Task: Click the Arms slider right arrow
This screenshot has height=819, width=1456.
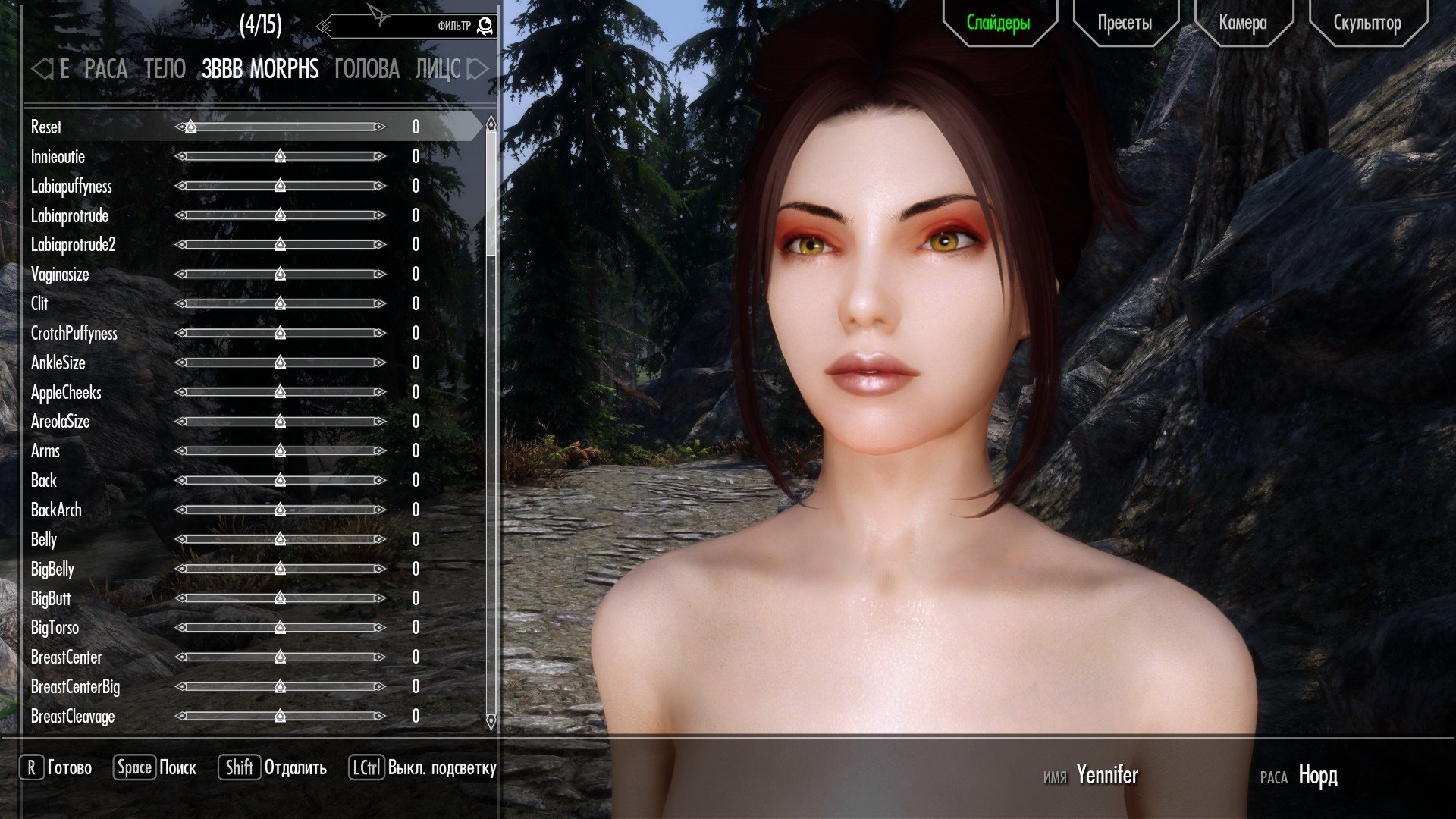Action: pyautogui.click(x=379, y=451)
